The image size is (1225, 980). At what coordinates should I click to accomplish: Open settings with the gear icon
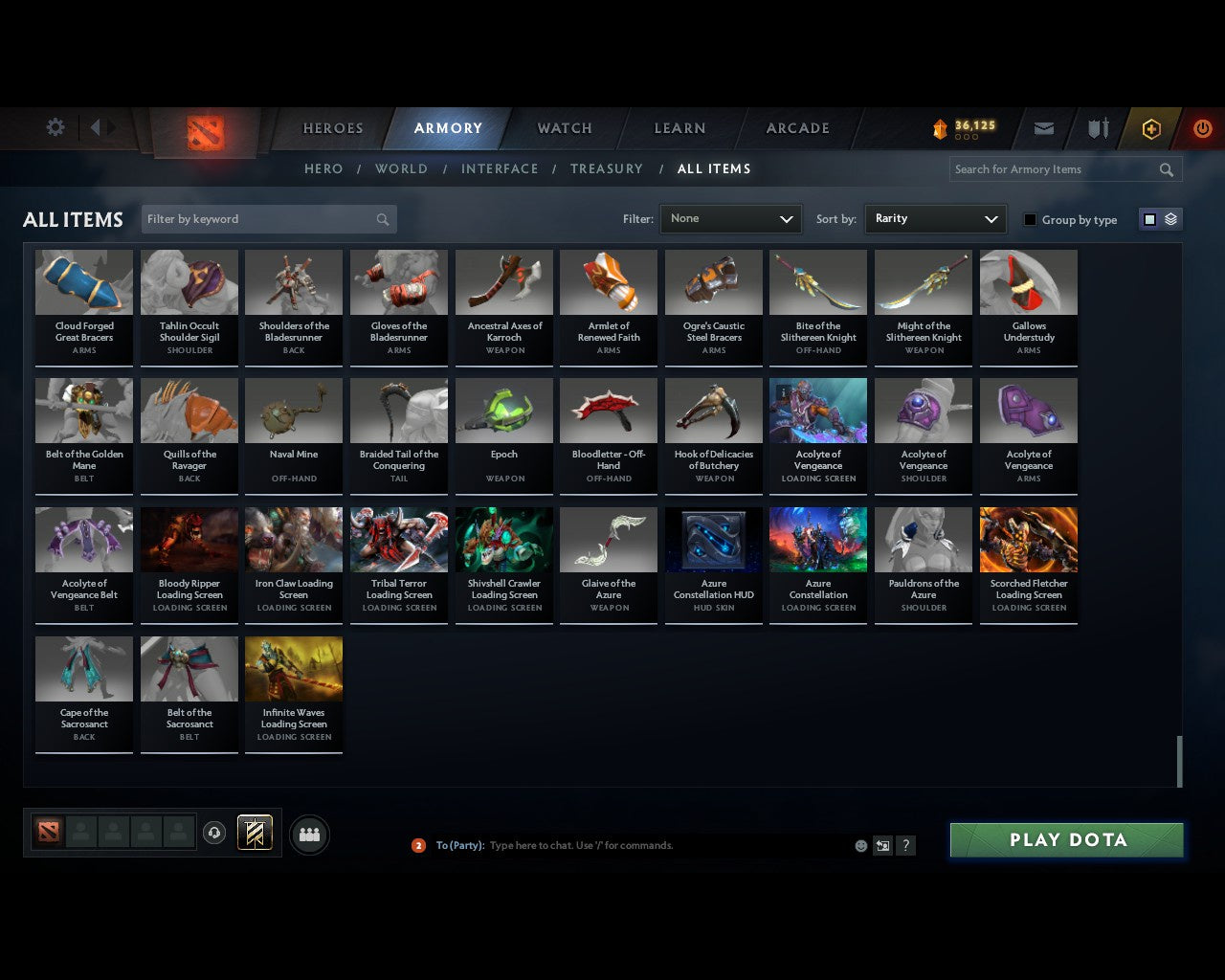coord(55,126)
